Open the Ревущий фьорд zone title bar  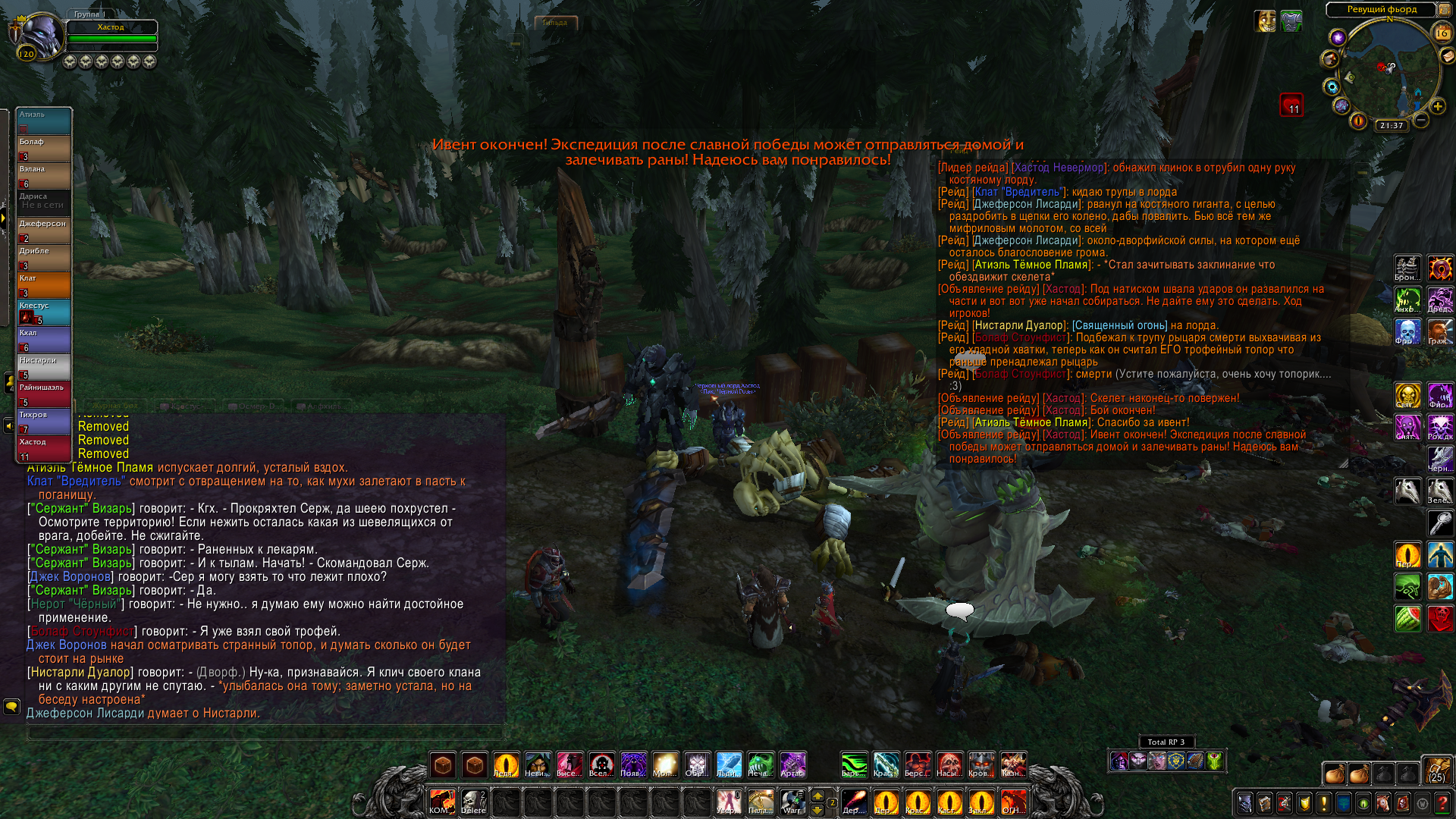point(1381,9)
